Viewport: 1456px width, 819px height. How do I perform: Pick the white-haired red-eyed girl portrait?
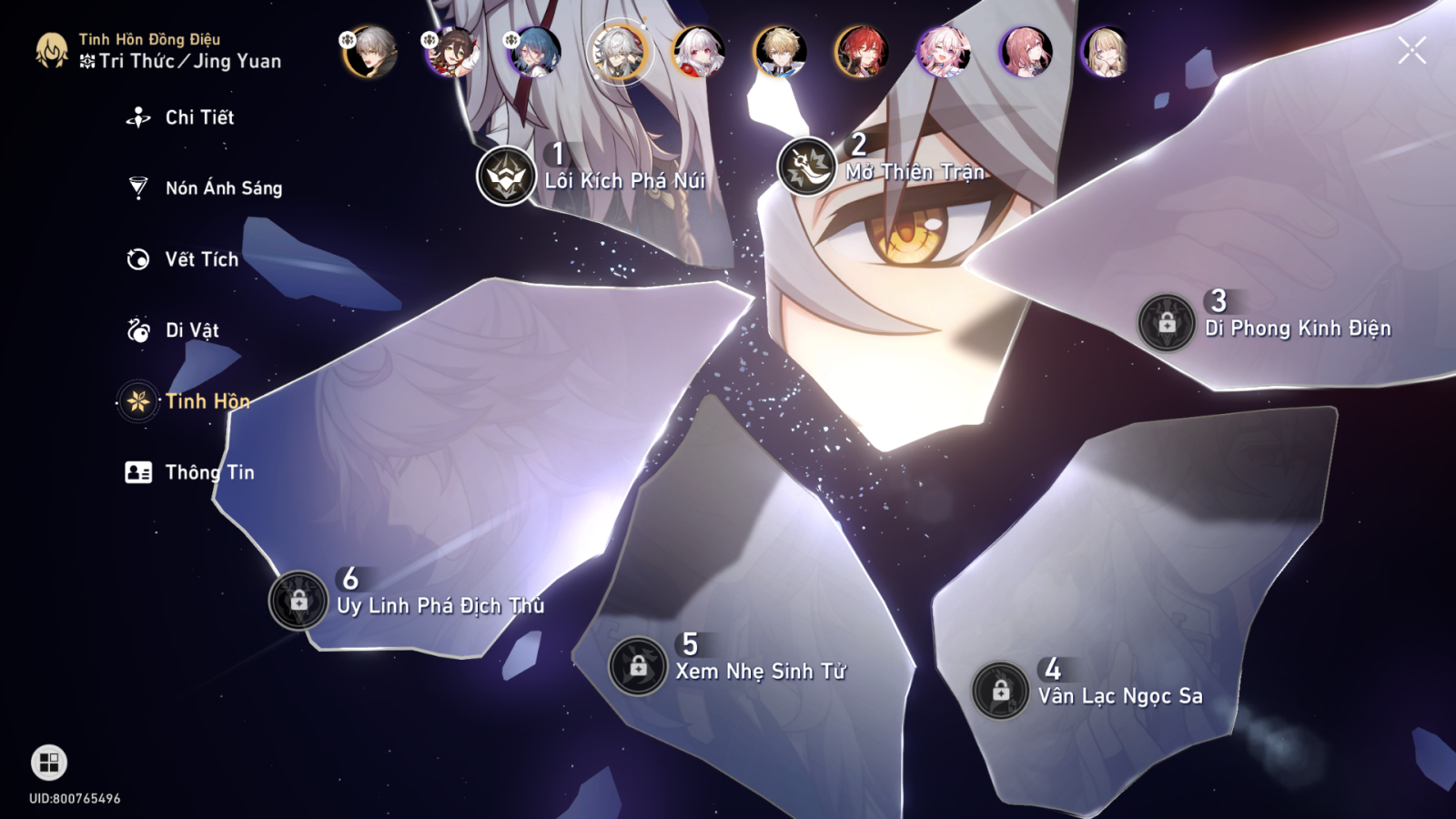click(x=698, y=52)
